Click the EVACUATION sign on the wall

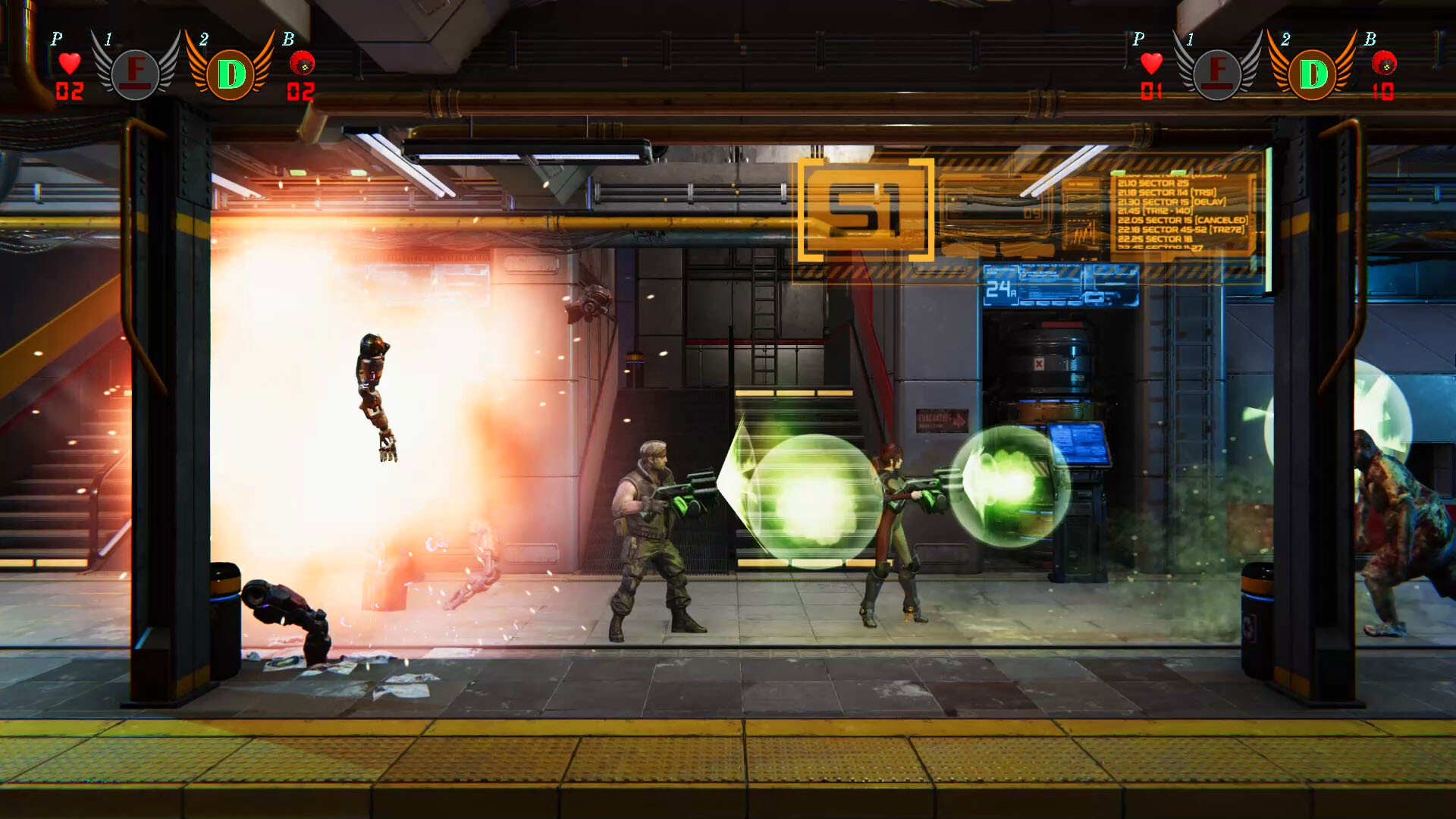point(943,421)
